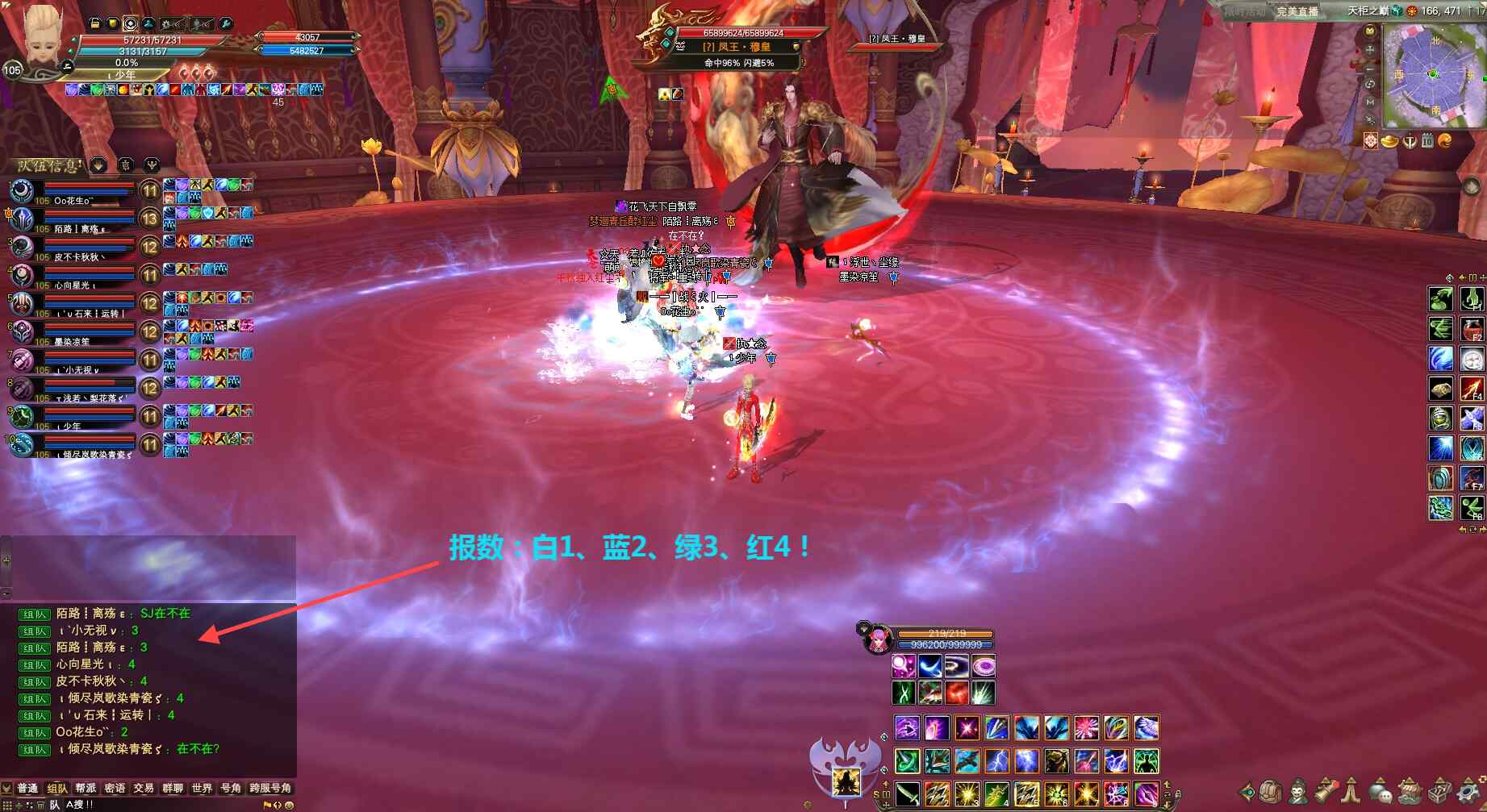Open the 完美直播 live stream button
The width and height of the screenshot is (1487, 812).
pos(1297,11)
